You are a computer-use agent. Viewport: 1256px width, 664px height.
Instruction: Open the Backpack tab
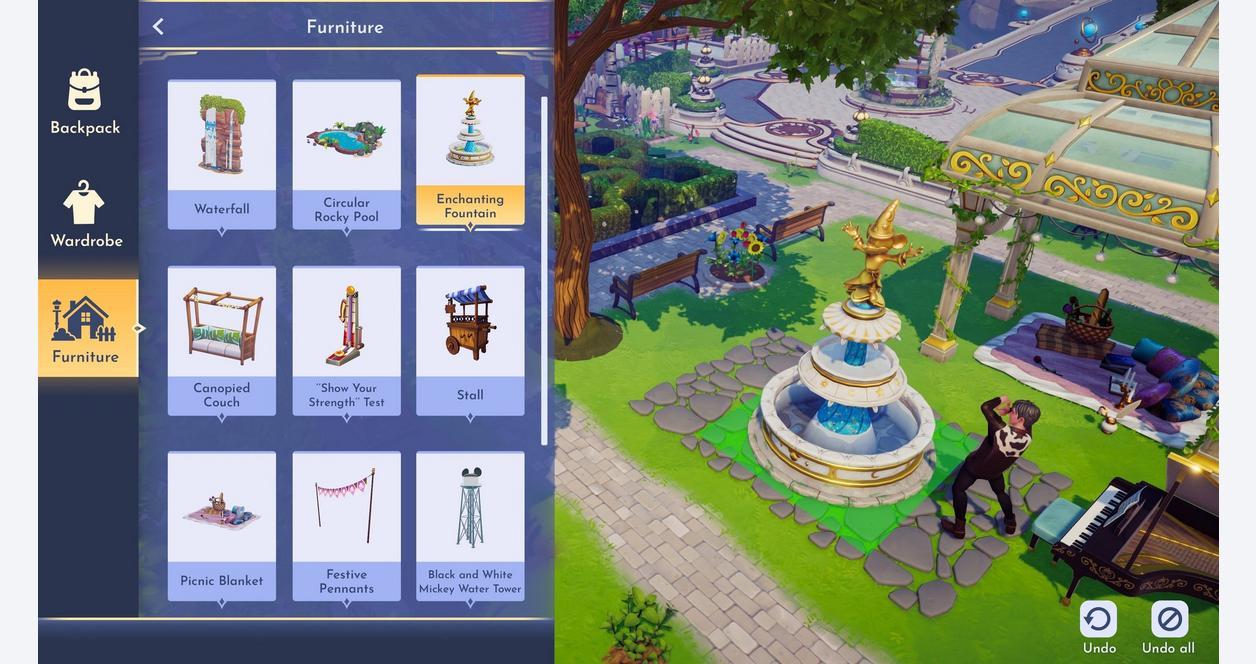coord(85,102)
